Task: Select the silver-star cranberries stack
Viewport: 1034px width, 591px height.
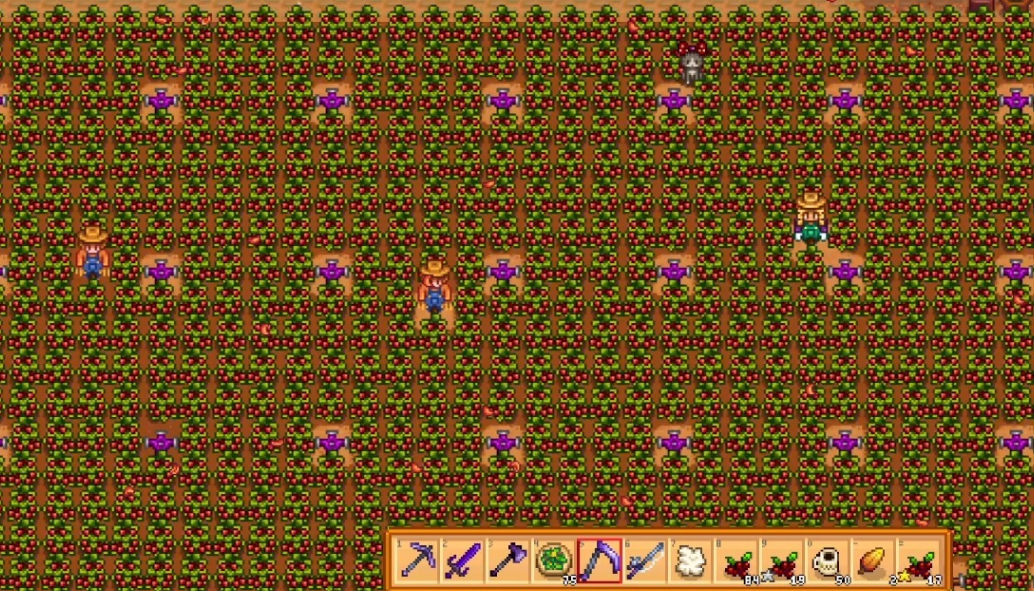Action: (782, 560)
